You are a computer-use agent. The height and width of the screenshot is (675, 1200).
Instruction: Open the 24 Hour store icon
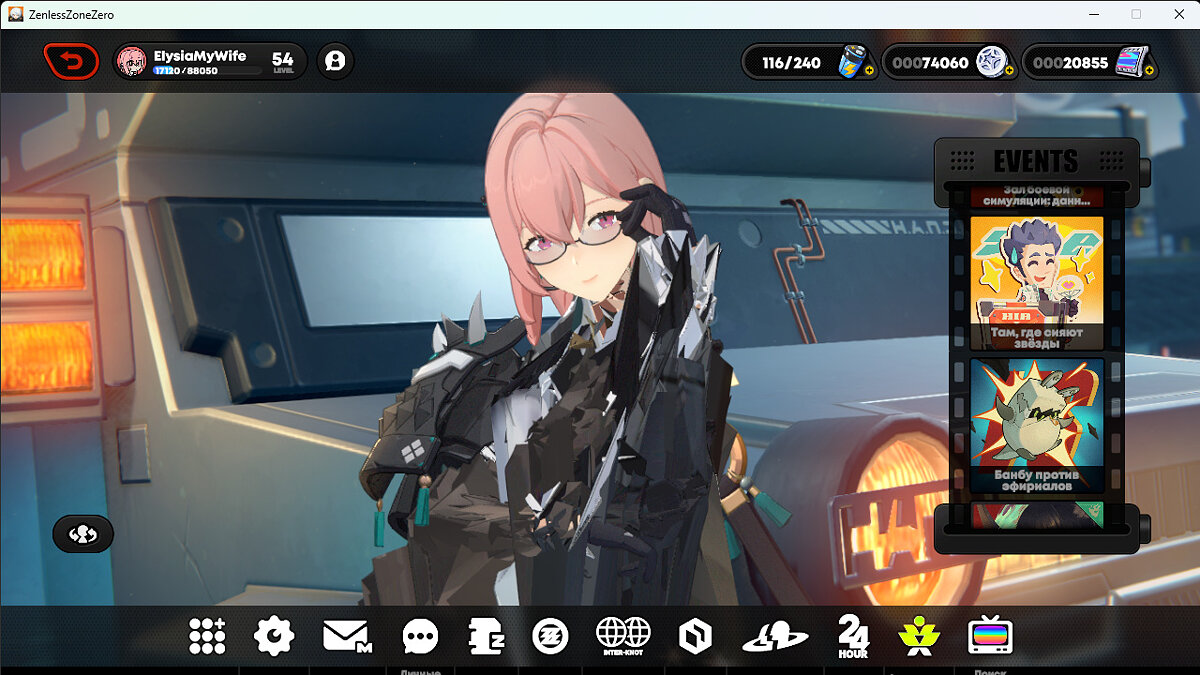tap(853, 636)
